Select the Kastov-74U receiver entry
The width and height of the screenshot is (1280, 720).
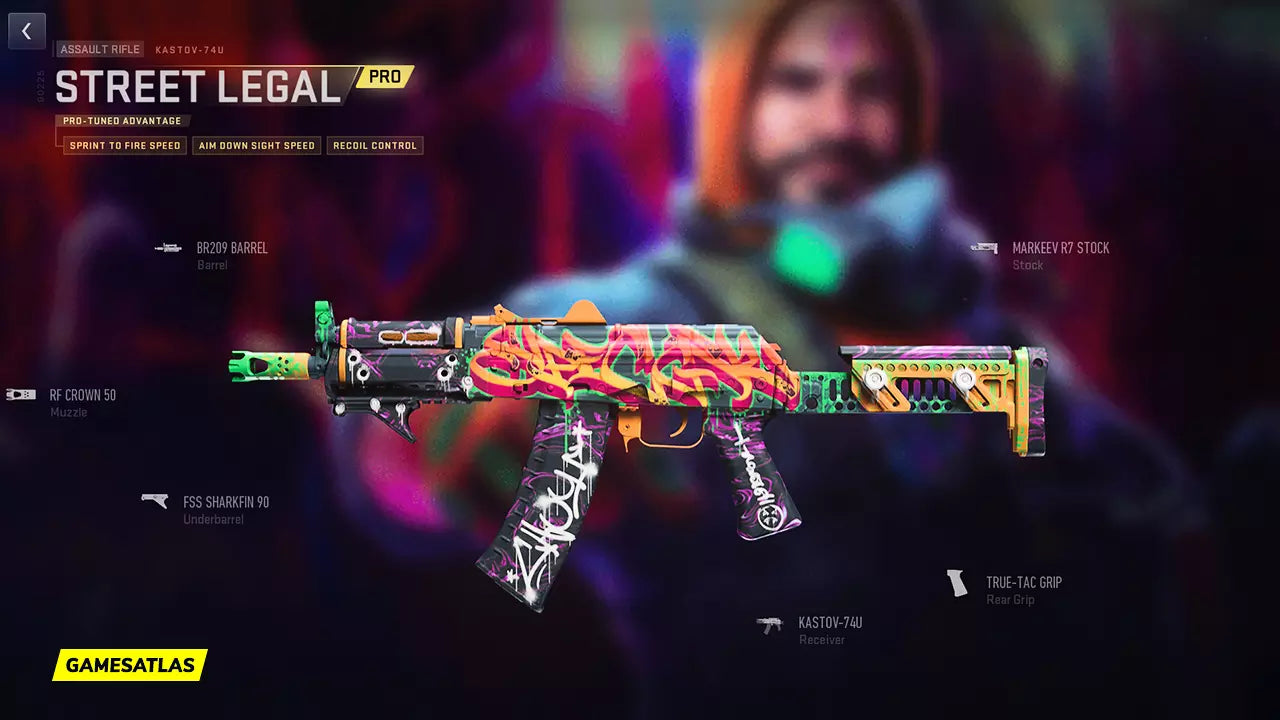point(829,624)
